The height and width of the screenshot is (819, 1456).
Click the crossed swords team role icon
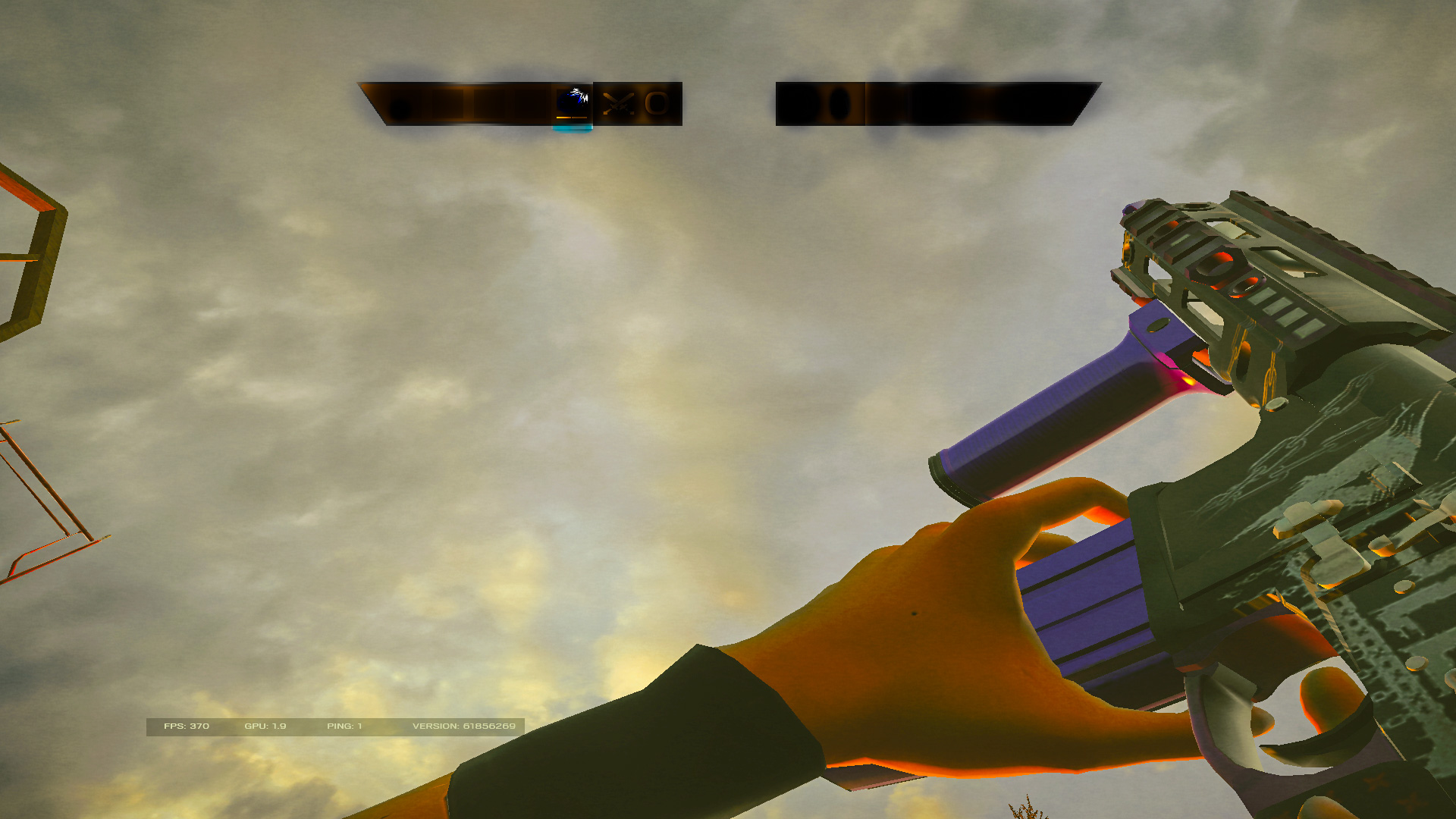[x=618, y=103]
